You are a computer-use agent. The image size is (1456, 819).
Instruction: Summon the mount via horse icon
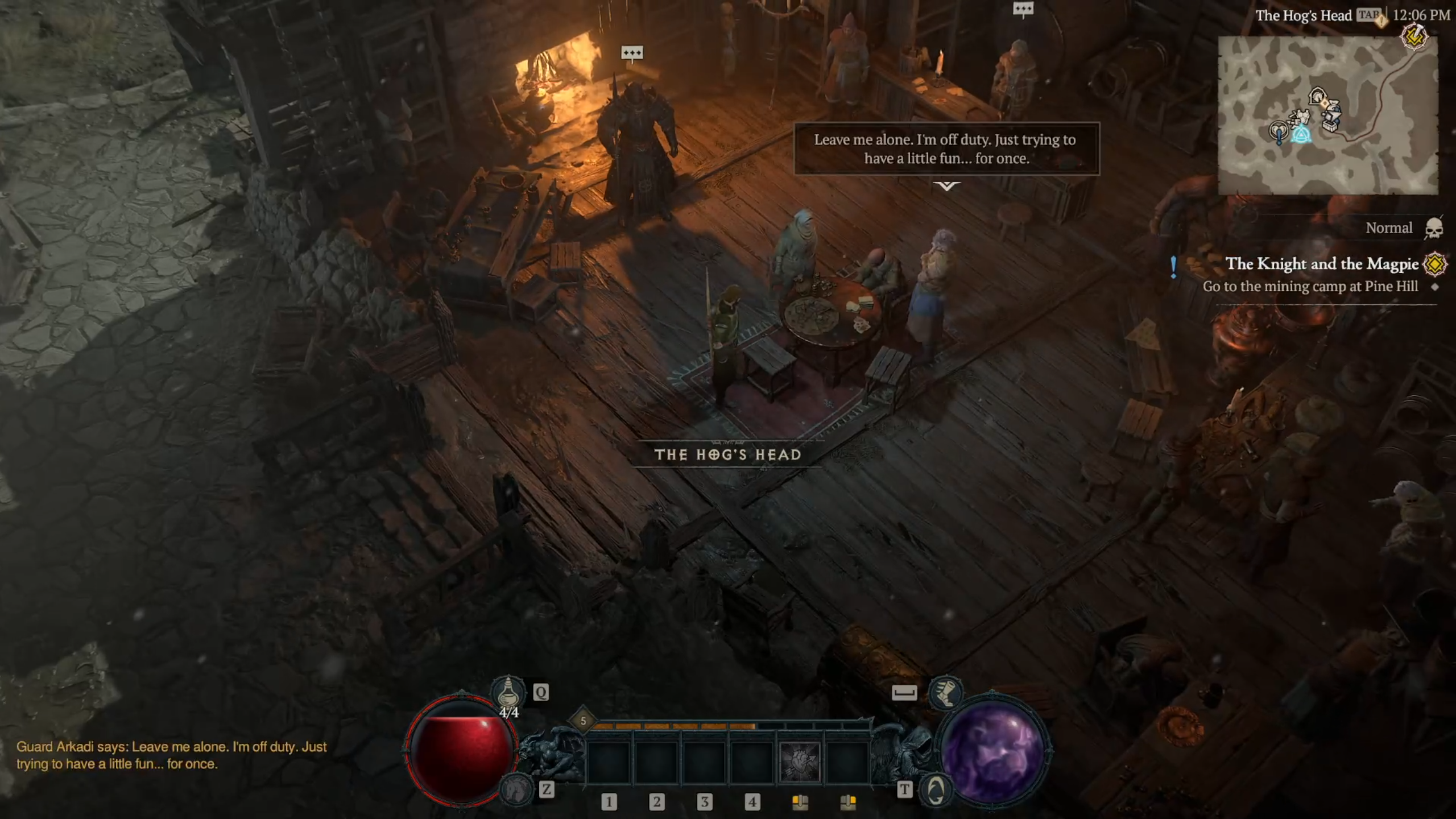[x=515, y=789]
